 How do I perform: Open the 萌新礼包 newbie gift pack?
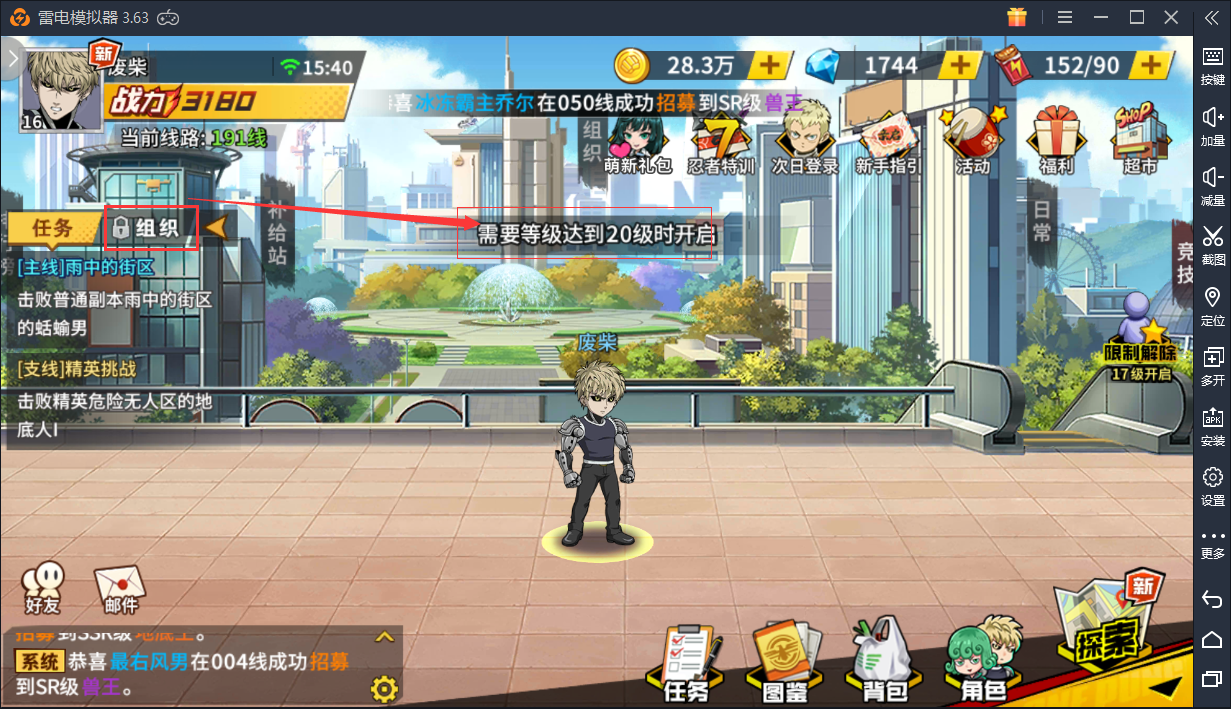click(638, 143)
